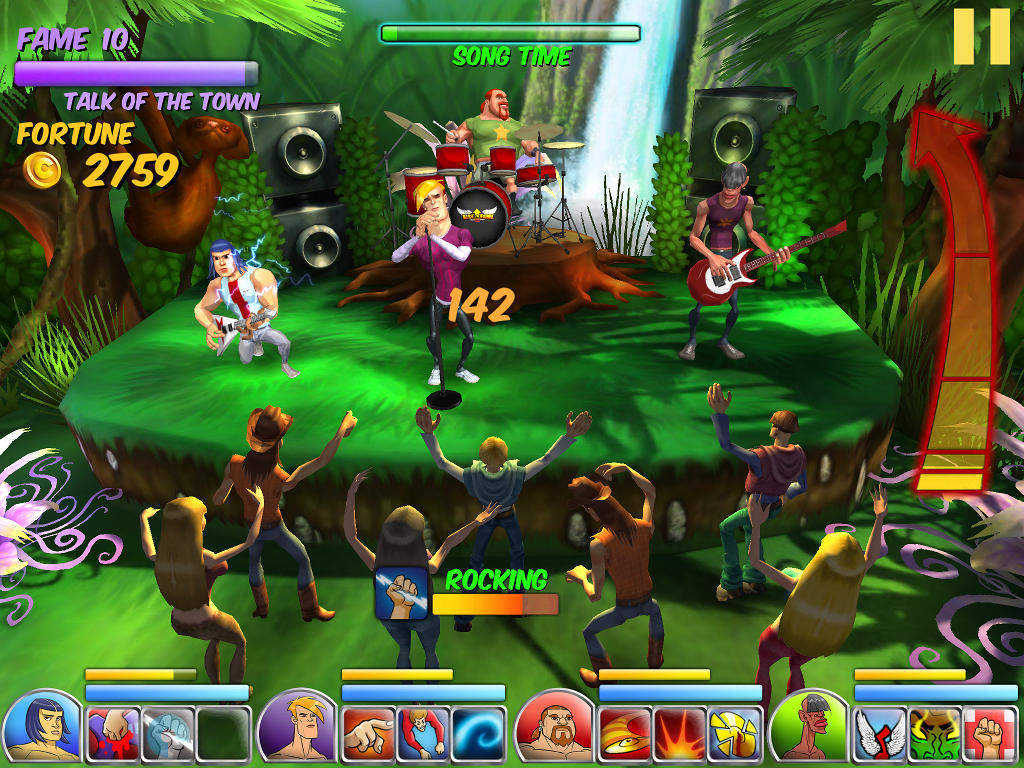Use the red explosion burst ability
The height and width of the screenshot is (768, 1024).
[680, 735]
